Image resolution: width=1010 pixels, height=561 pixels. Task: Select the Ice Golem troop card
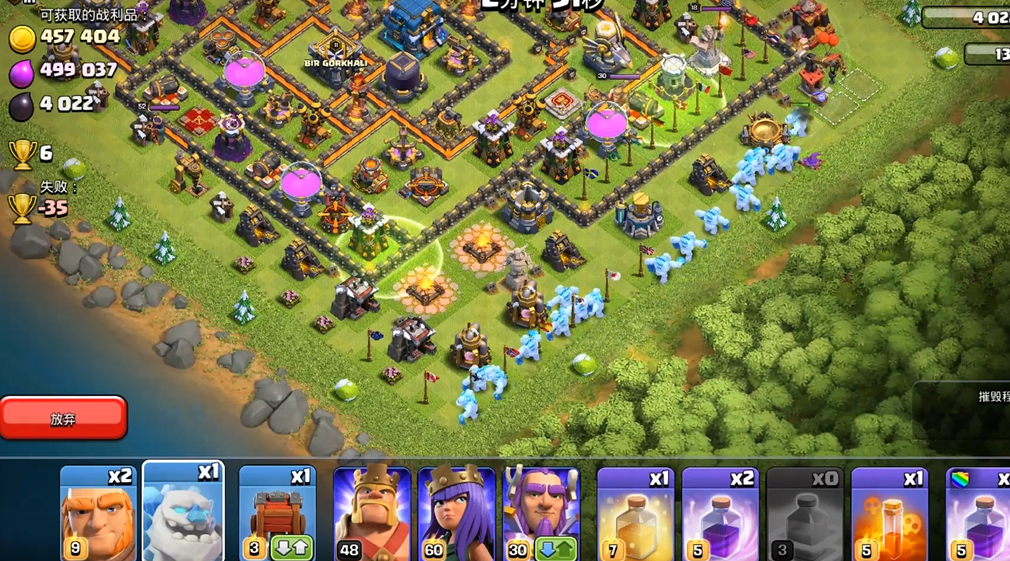(x=183, y=514)
